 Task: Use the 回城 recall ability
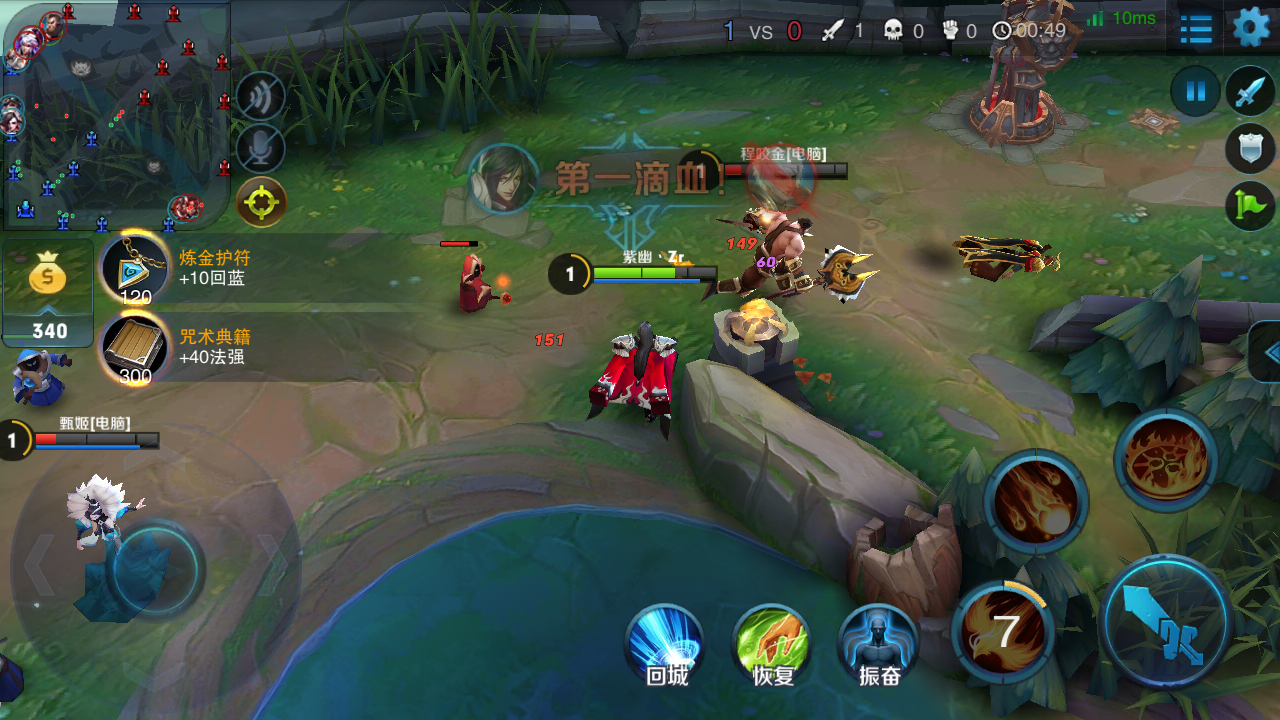coord(665,643)
